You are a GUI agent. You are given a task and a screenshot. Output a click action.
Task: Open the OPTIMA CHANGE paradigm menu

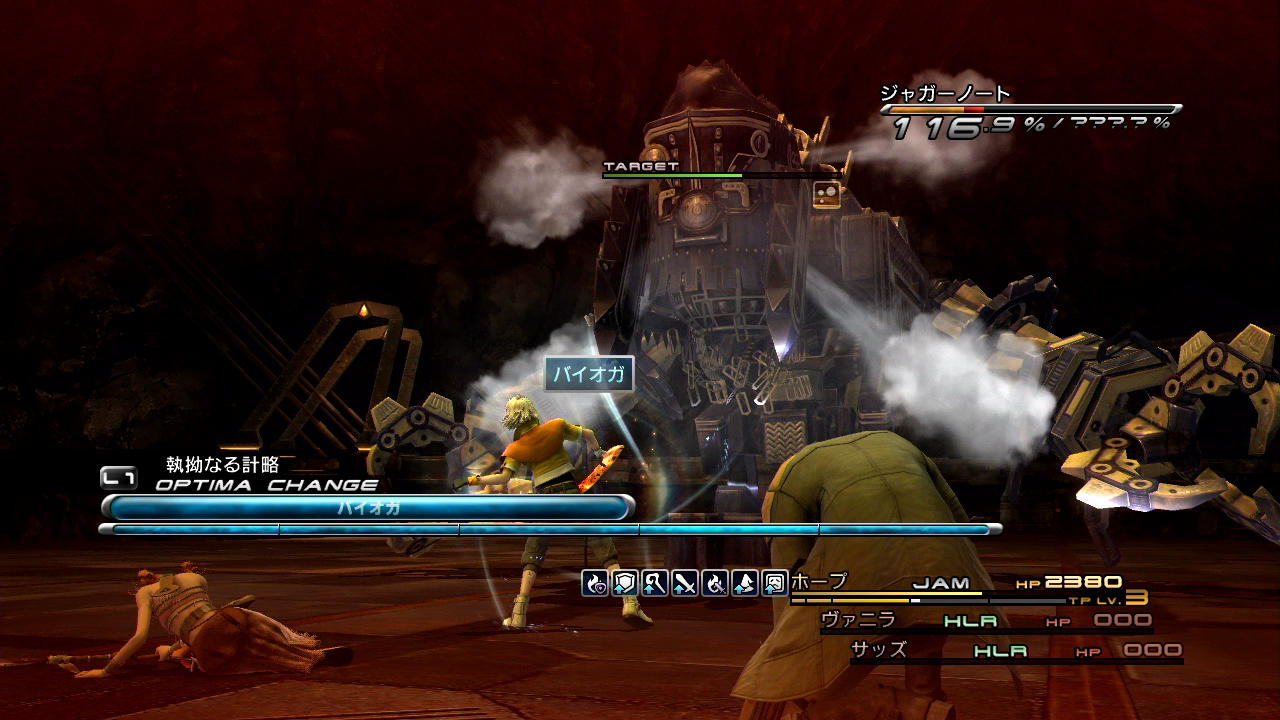266,485
